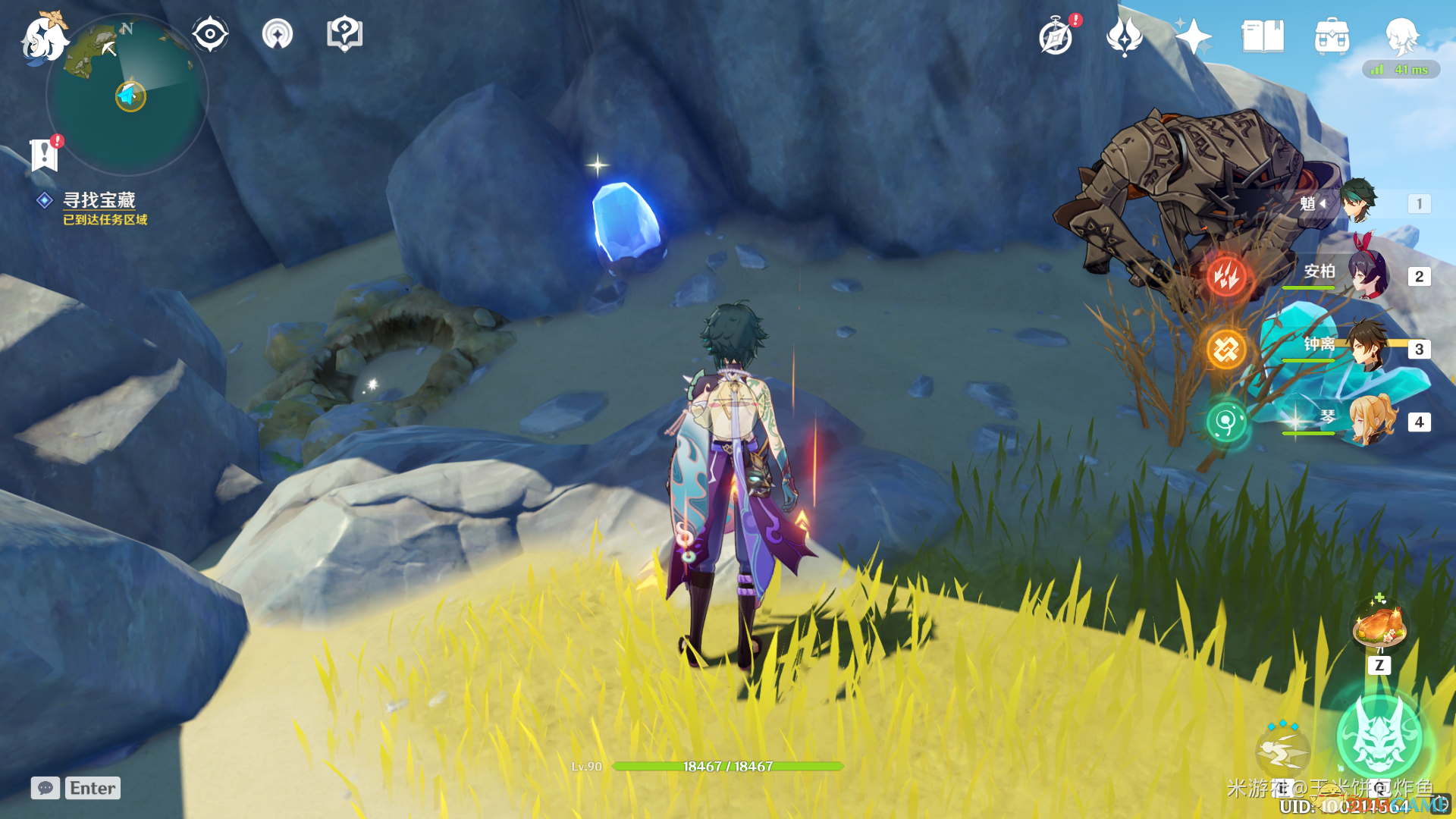Open the adventurer handbook book icon
This screenshot has width=1456, height=819.
click(x=1263, y=36)
